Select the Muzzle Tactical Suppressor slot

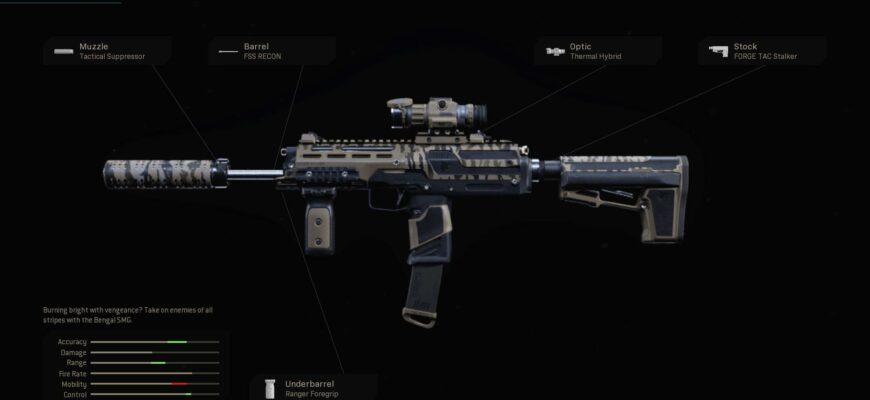click(x=107, y=51)
